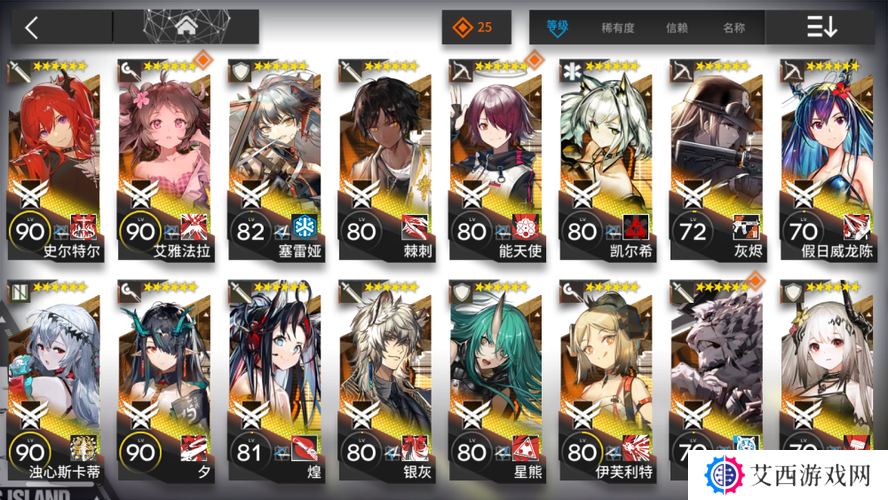Toggle the sort order arrow button
Image resolution: width=888 pixels, height=500 pixels.
821,28
